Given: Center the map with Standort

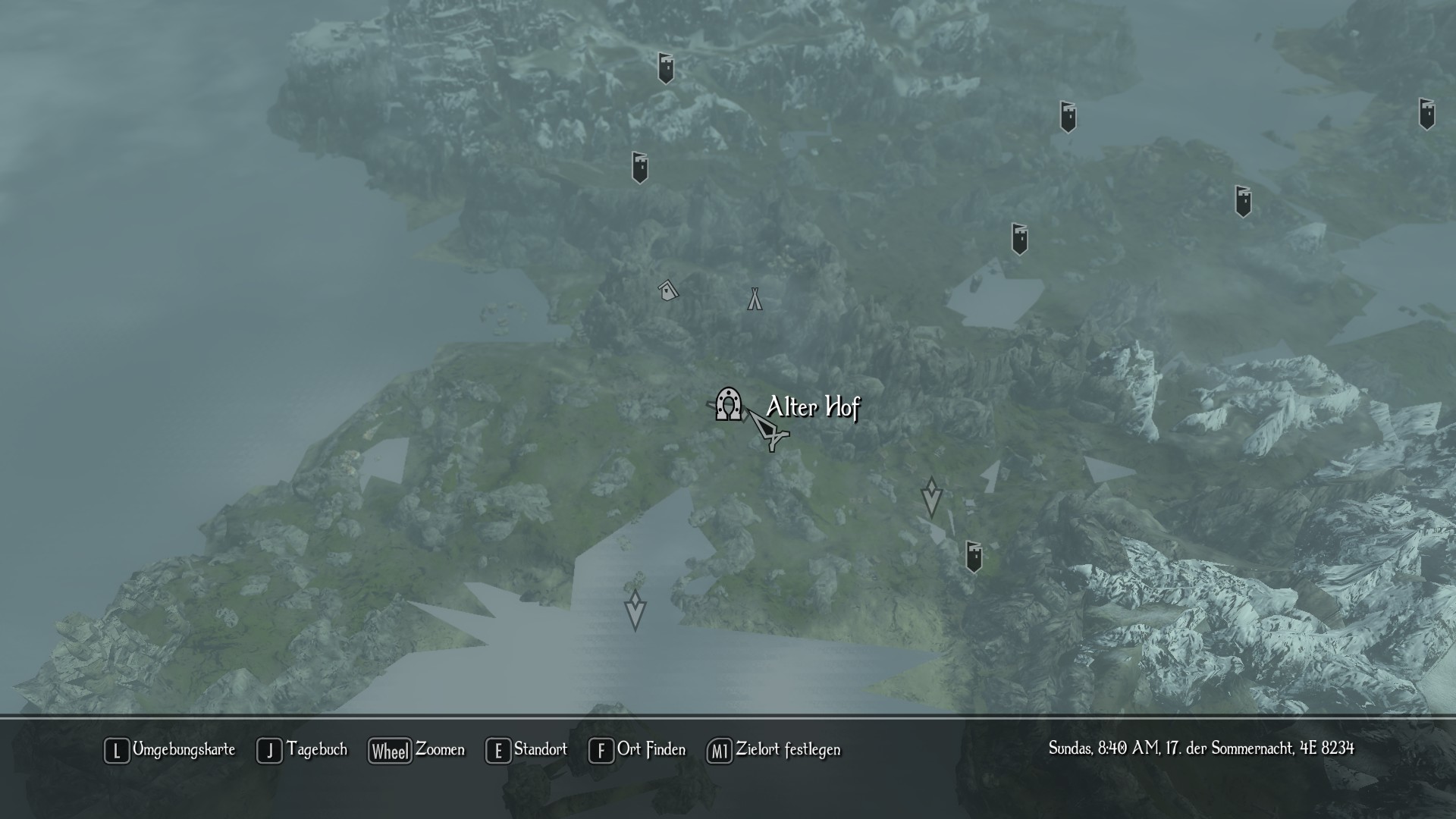Looking at the screenshot, I should coord(527,750).
